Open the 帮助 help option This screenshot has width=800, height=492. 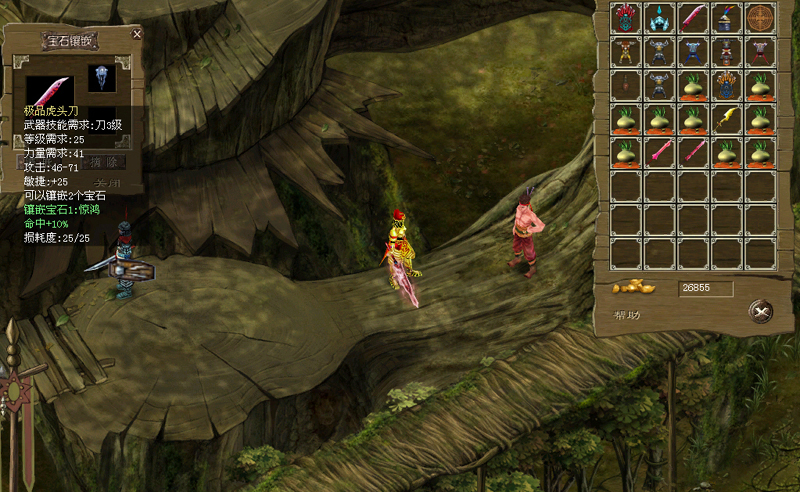(629, 315)
